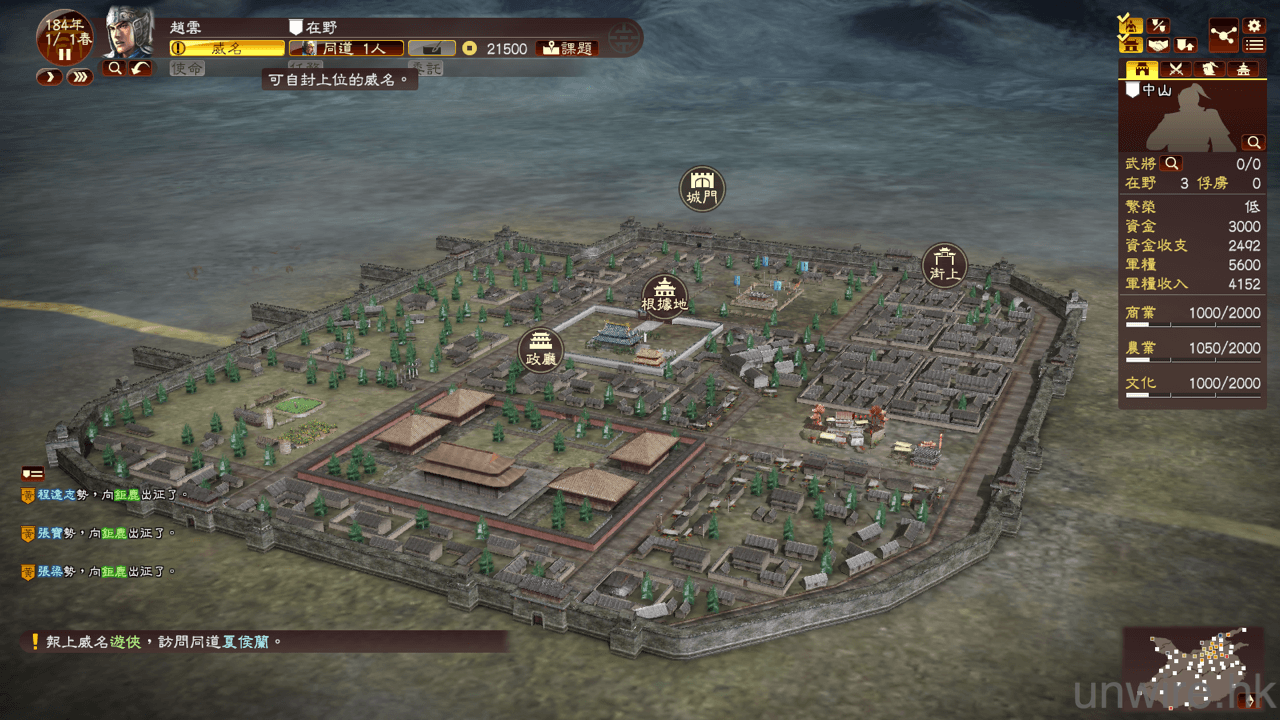Screen dimensions: 1280x720
Task: Enter the 政廳 government hall marker
Action: (x=541, y=350)
